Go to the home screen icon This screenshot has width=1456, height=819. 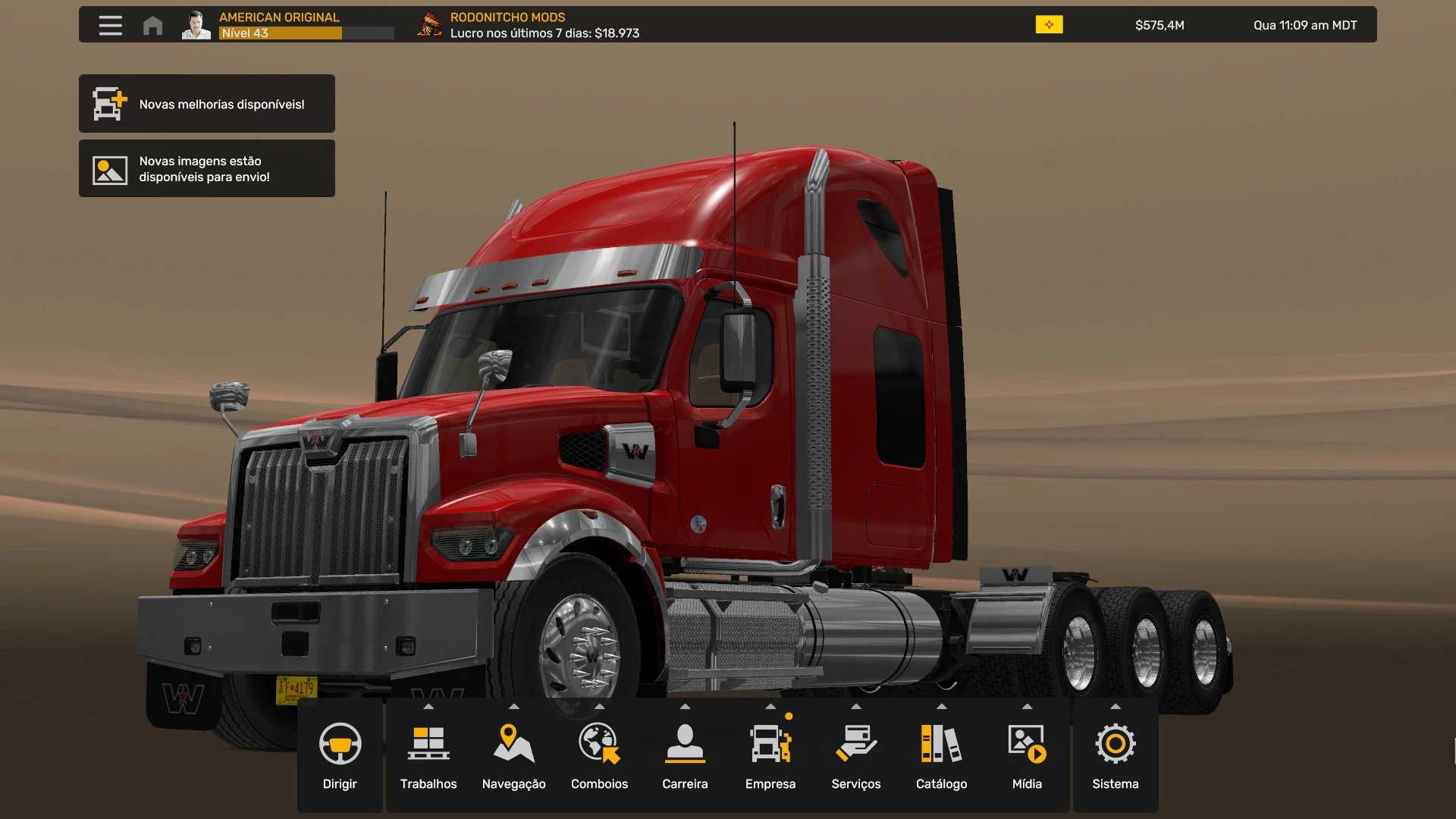pos(152,25)
